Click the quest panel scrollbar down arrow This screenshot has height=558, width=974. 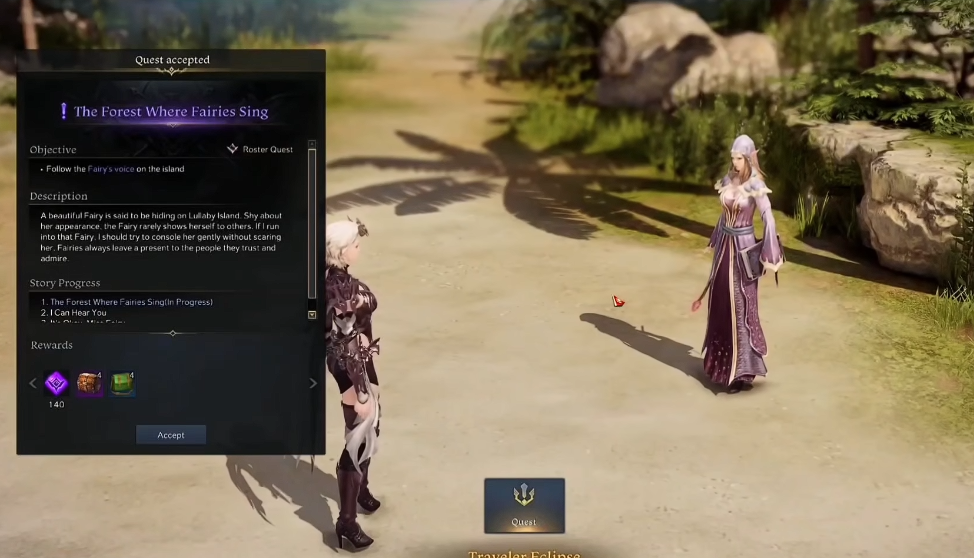click(312, 314)
